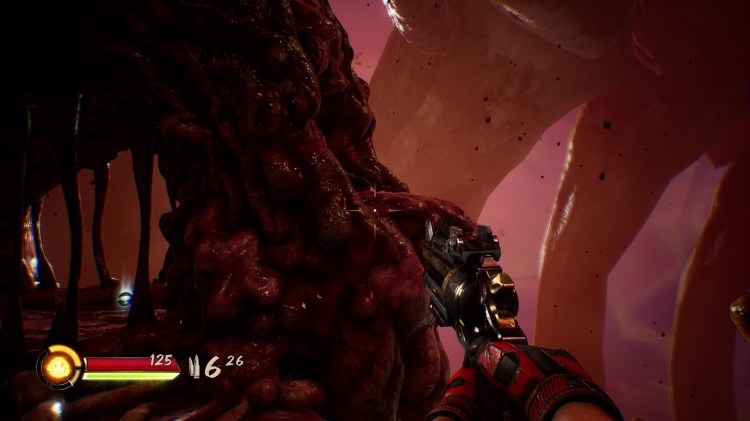Select the bullet ammo type icon

(x=196, y=367)
